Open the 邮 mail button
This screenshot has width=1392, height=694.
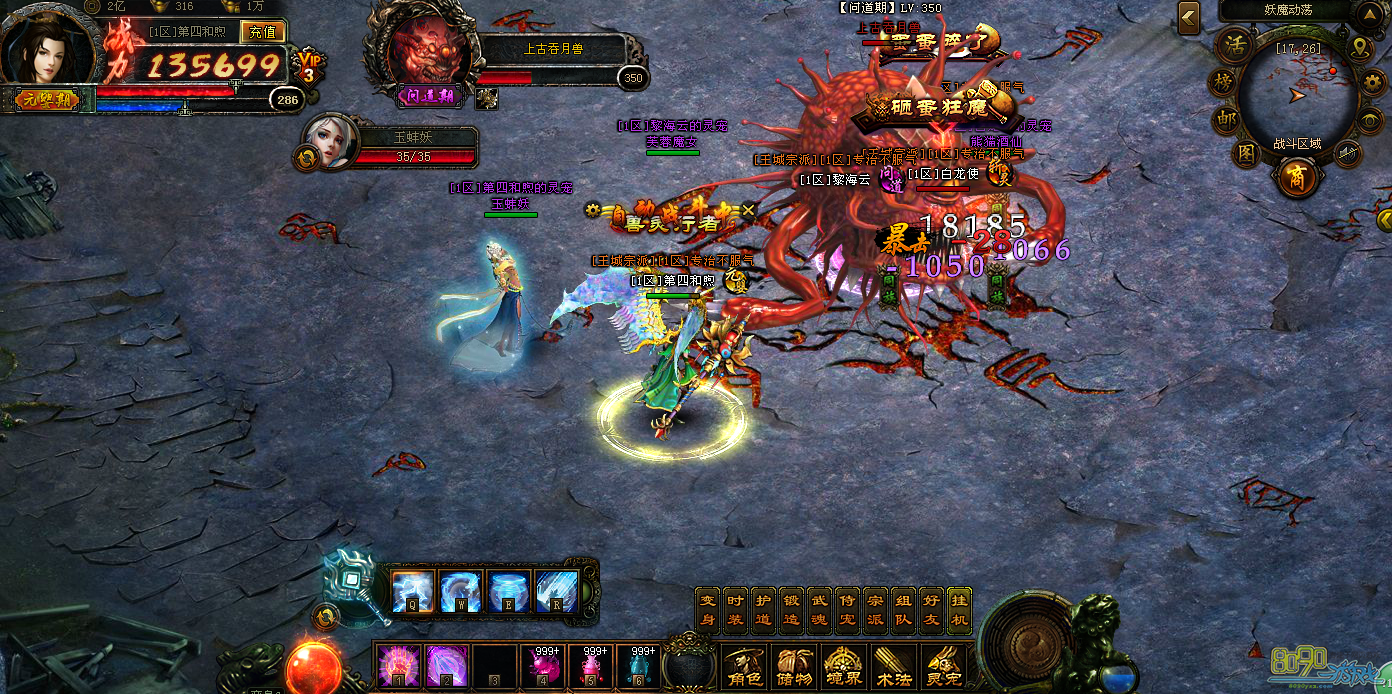[x=1226, y=118]
